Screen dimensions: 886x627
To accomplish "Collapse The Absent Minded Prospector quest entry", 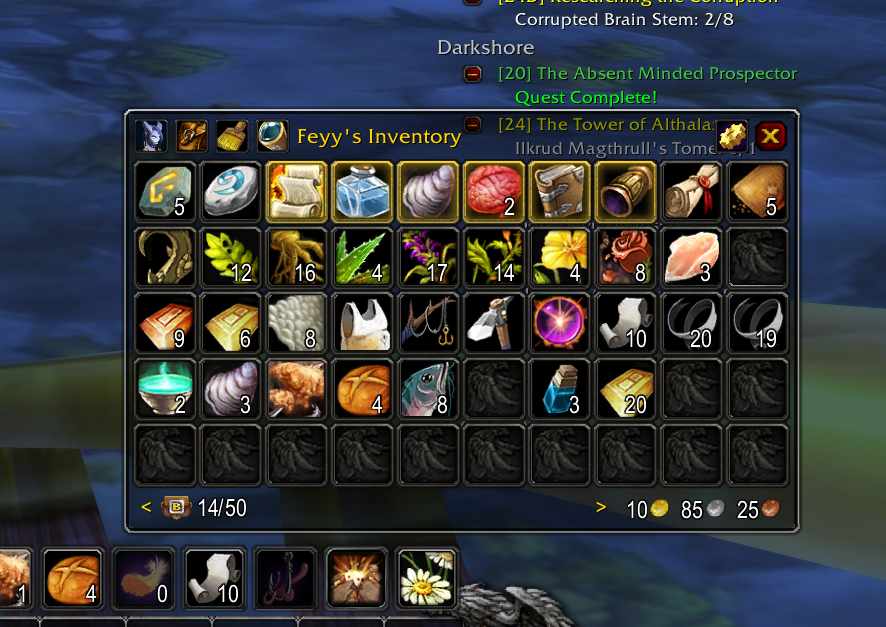I will click(473, 74).
